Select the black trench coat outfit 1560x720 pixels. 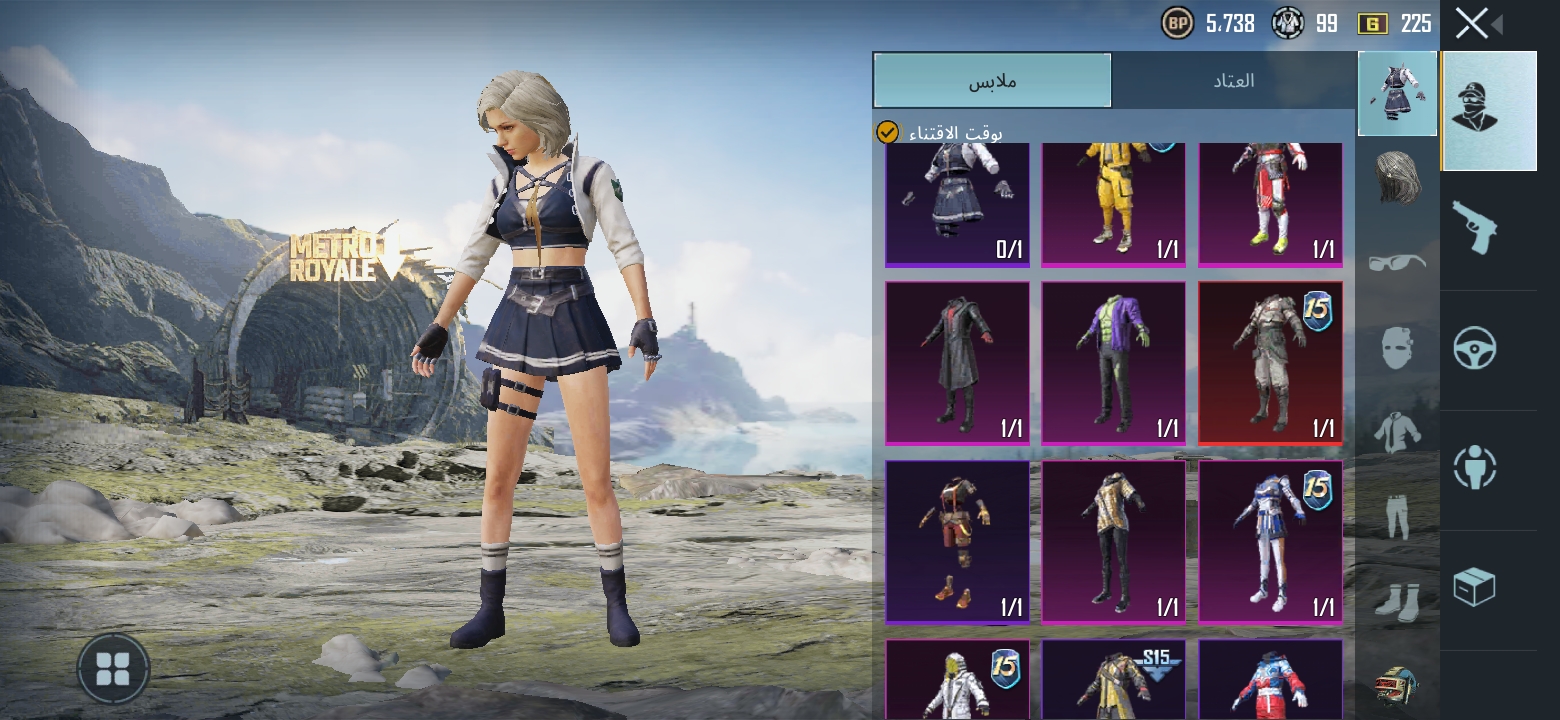click(957, 363)
